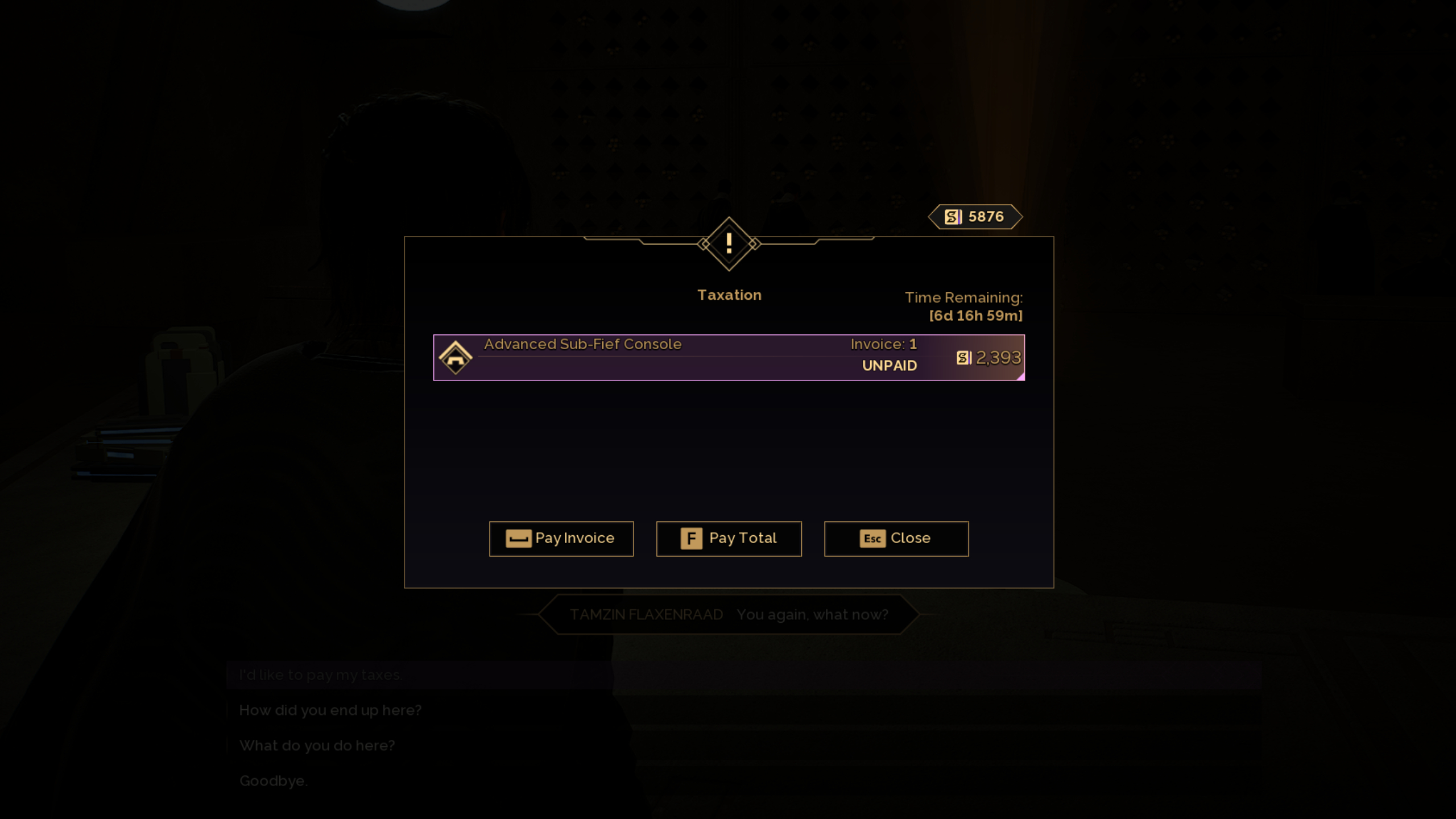Select the Advanced Sub-Fief Console invoice entry
1456x819 pixels.
pos(728,357)
